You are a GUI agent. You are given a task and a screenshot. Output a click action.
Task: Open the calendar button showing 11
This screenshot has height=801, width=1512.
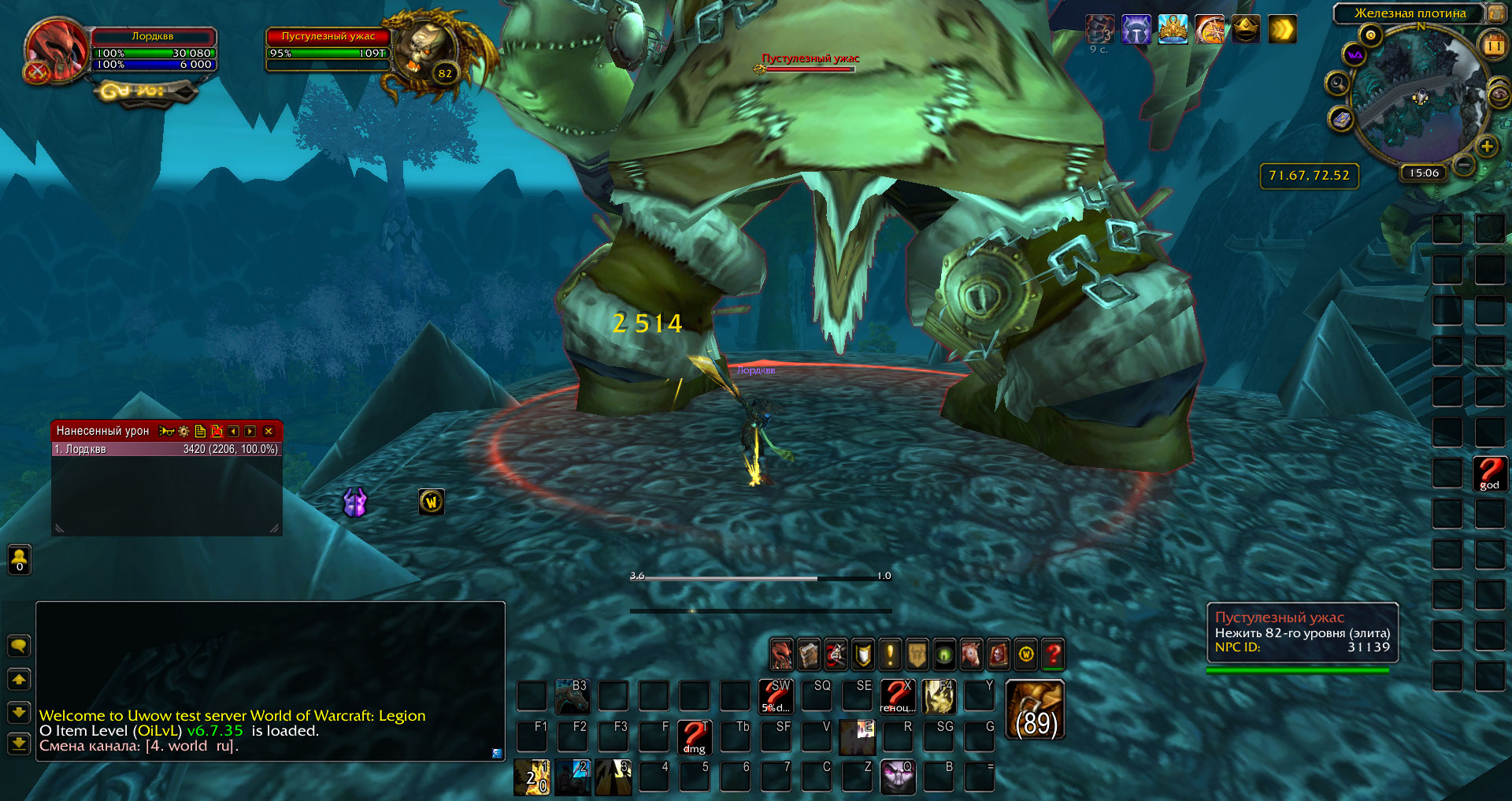pyautogui.click(x=1494, y=46)
